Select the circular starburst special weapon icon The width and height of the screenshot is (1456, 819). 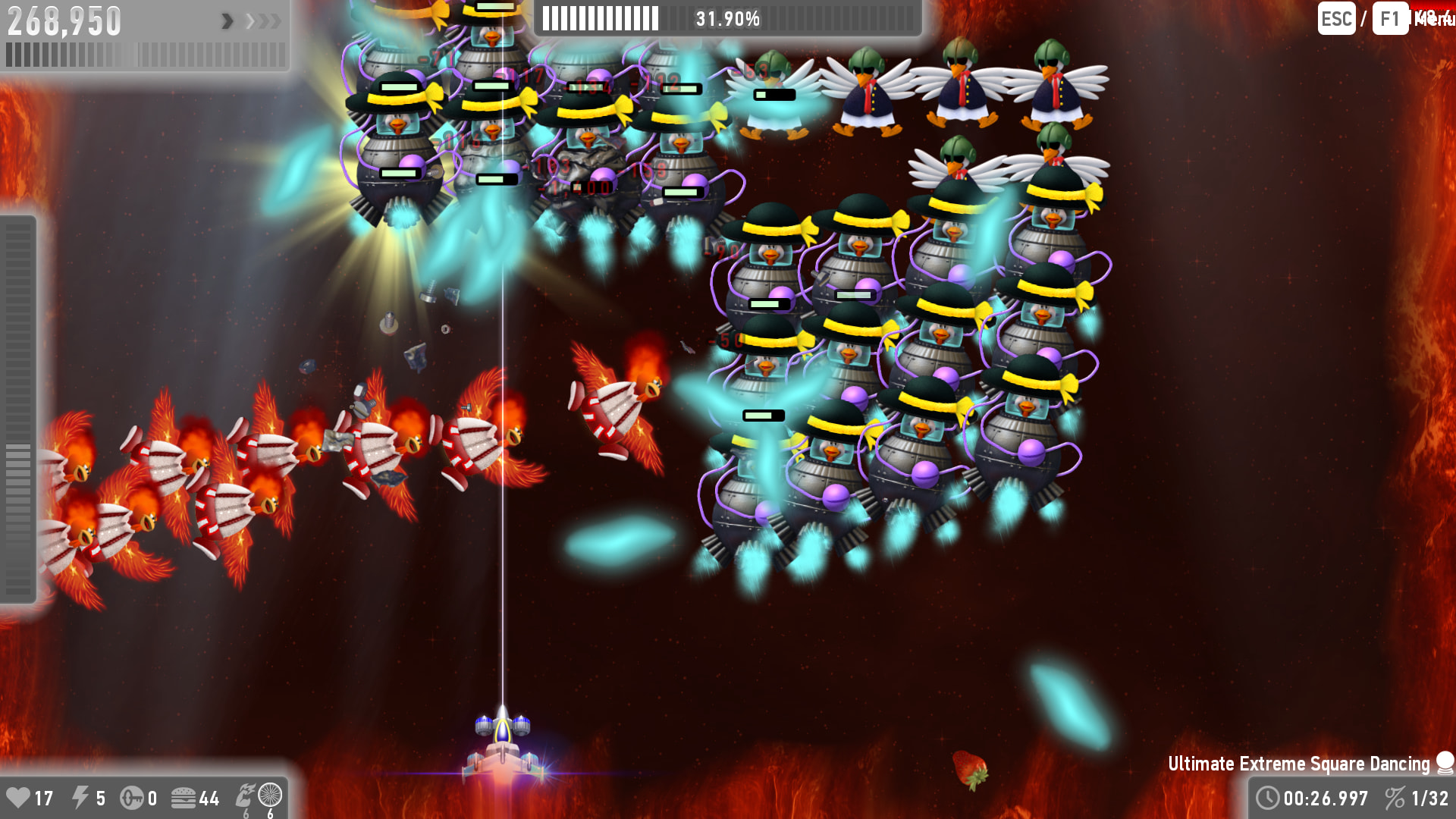click(270, 795)
